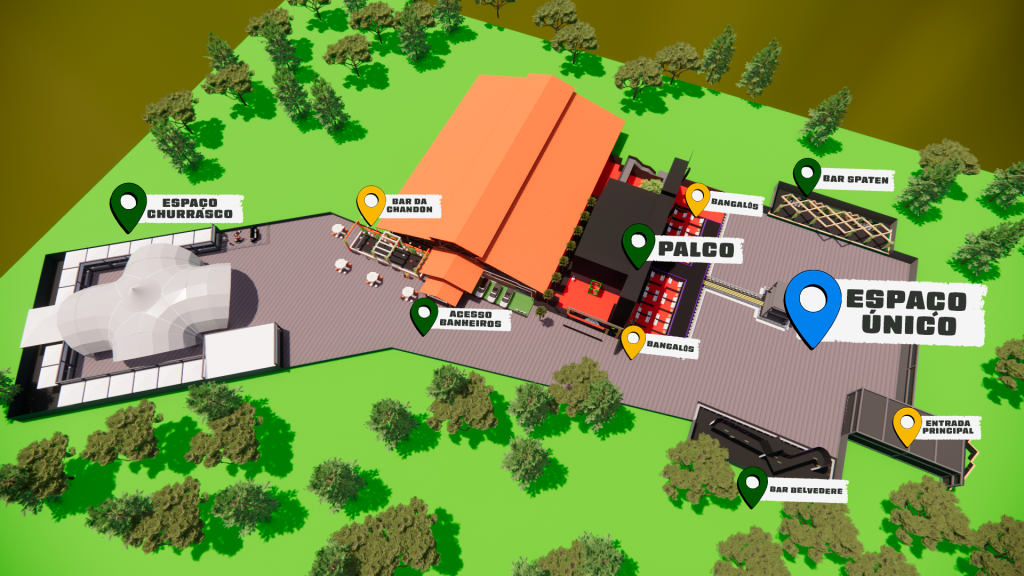The height and width of the screenshot is (576, 1024).
Task: Select the Espaço Churrasco map marker
Action: [127, 204]
